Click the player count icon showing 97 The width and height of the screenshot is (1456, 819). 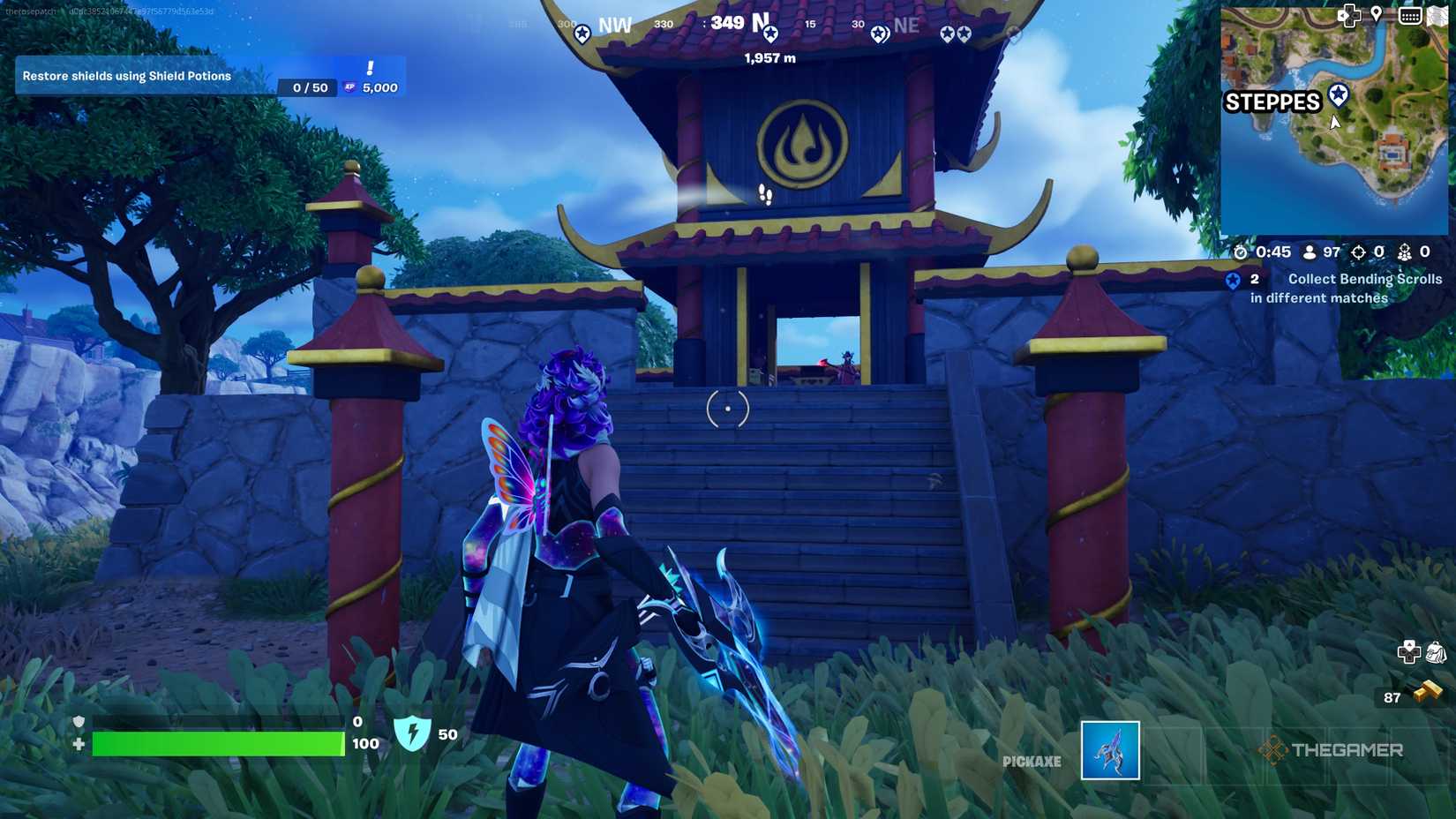1309,253
